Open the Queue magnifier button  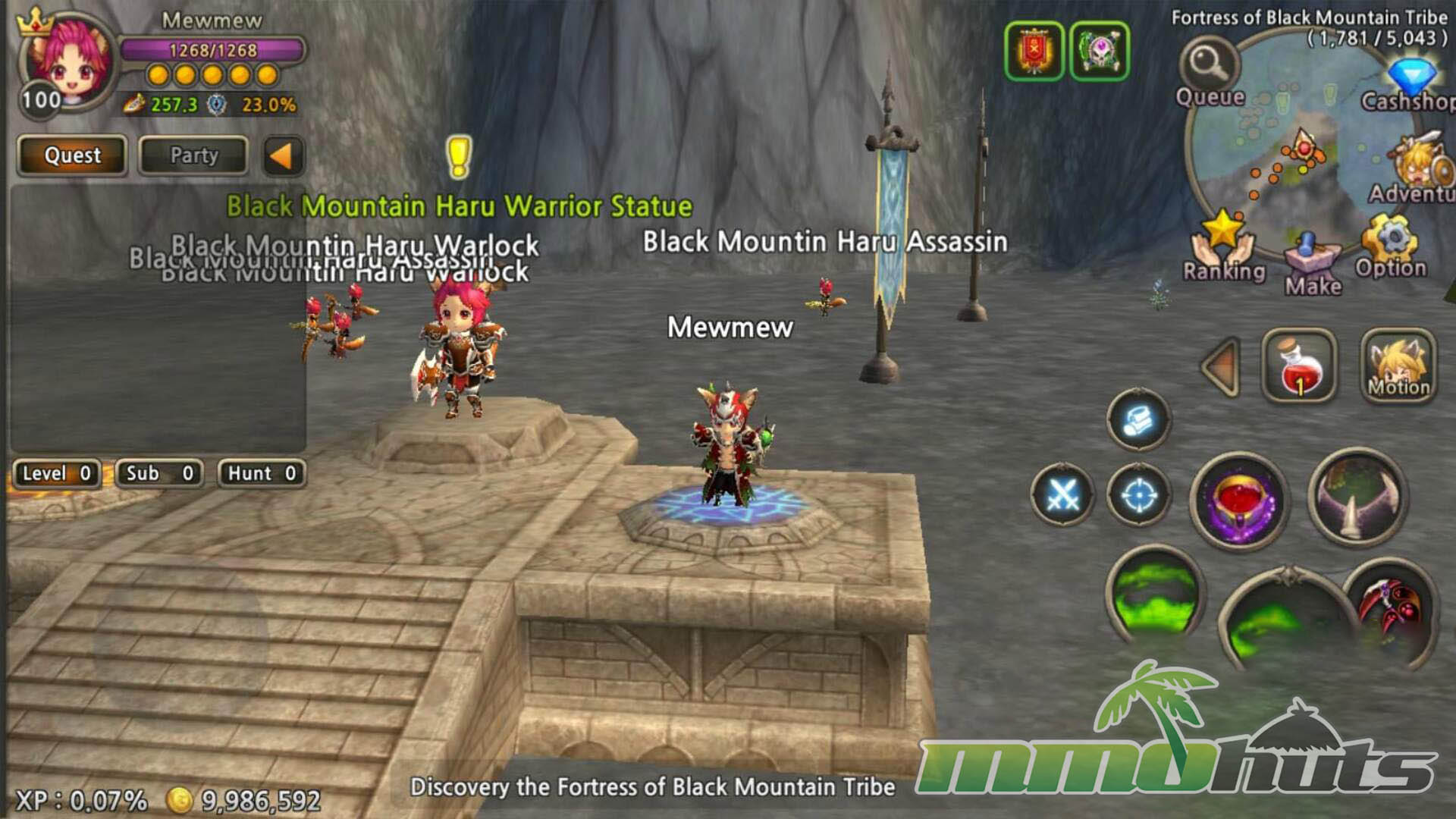coord(1209,64)
